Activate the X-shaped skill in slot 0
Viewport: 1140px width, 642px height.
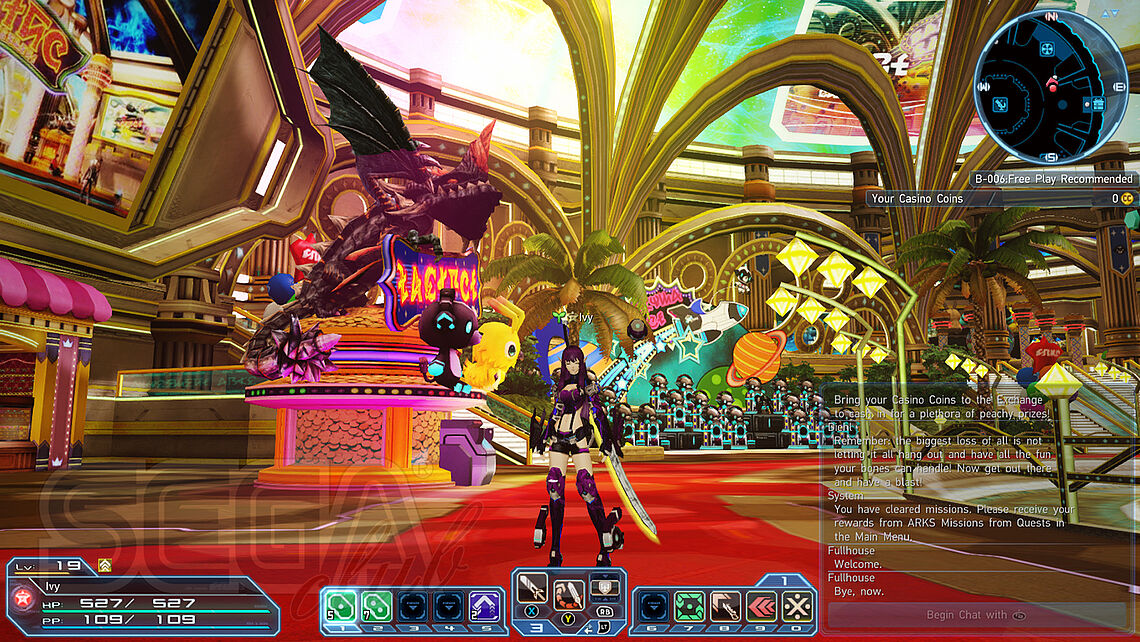pyautogui.click(x=797, y=606)
